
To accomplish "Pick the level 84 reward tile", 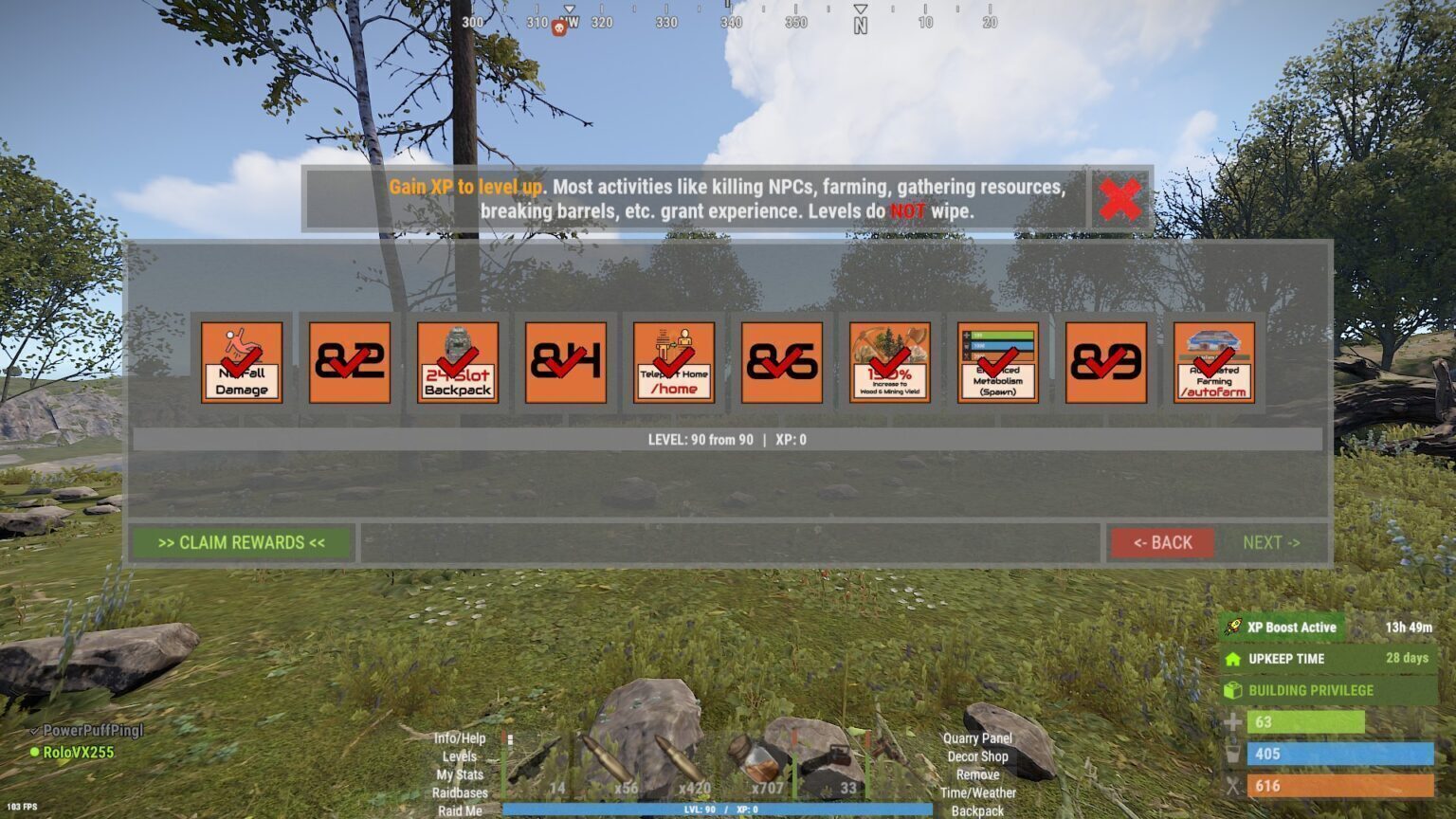I will coord(566,363).
